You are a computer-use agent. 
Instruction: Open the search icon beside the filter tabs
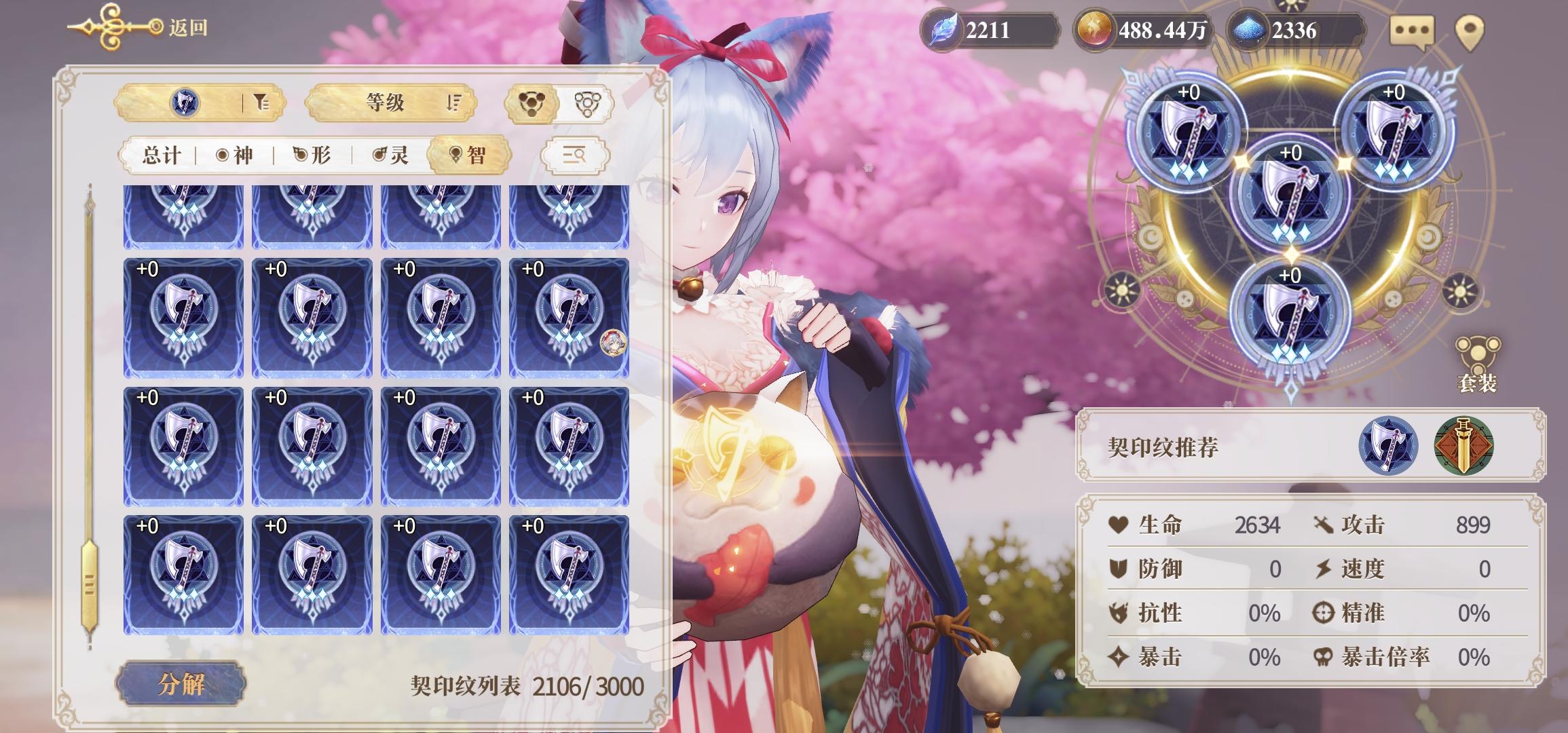click(574, 155)
